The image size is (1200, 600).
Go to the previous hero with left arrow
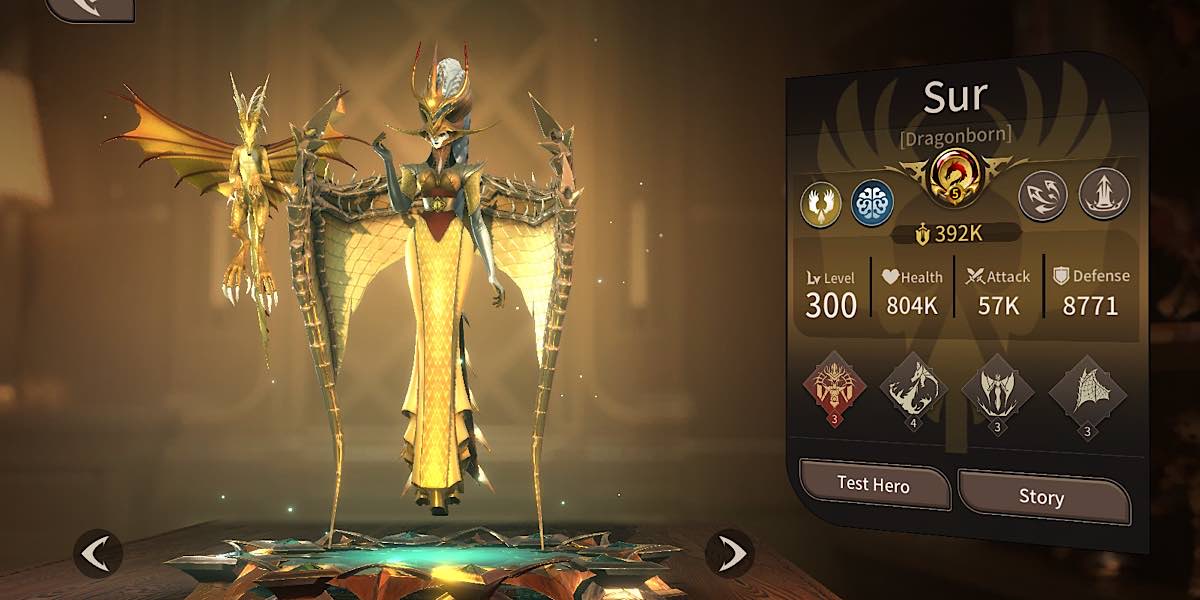pyautogui.click(x=98, y=553)
